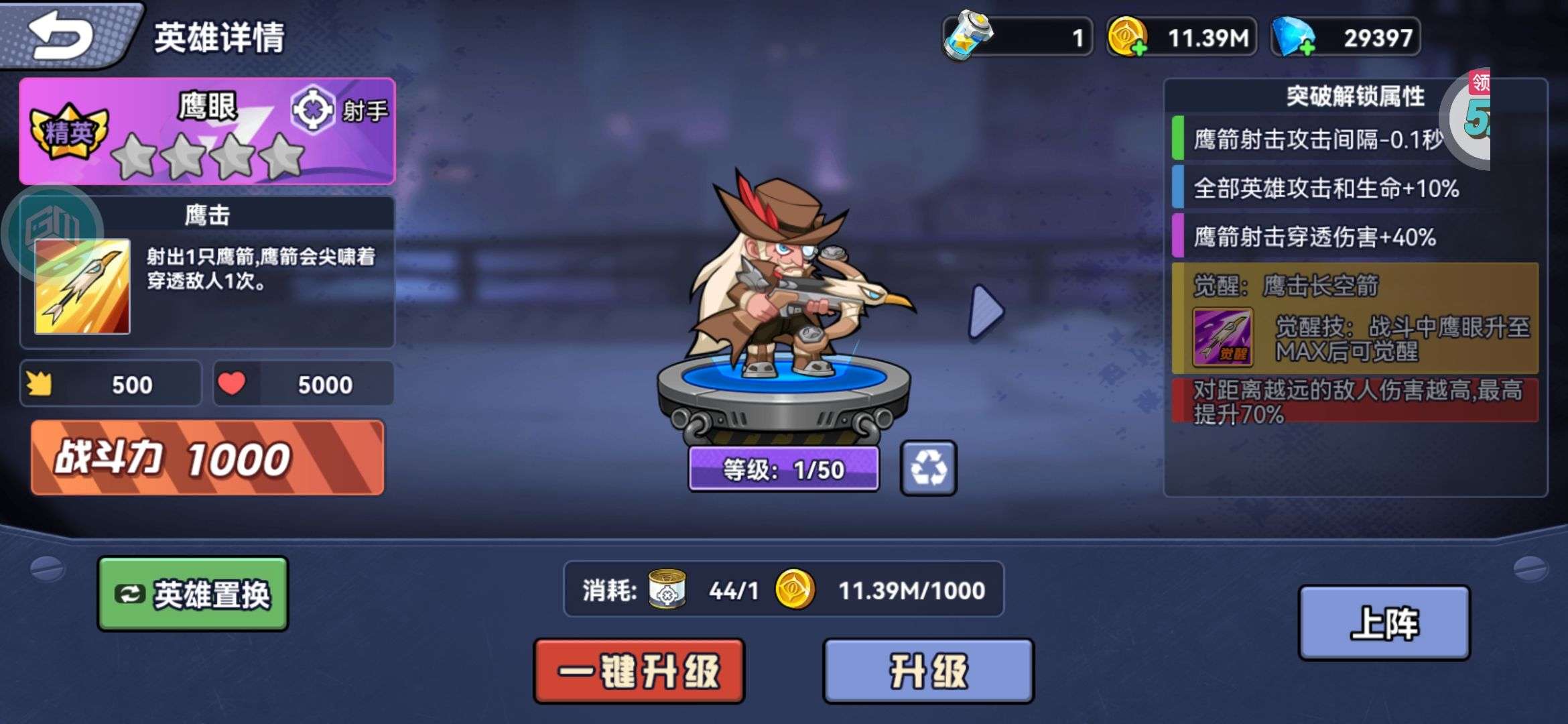Open the 鹰击长空箭 awakening skill icon
1568x724 pixels.
tap(1222, 337)
